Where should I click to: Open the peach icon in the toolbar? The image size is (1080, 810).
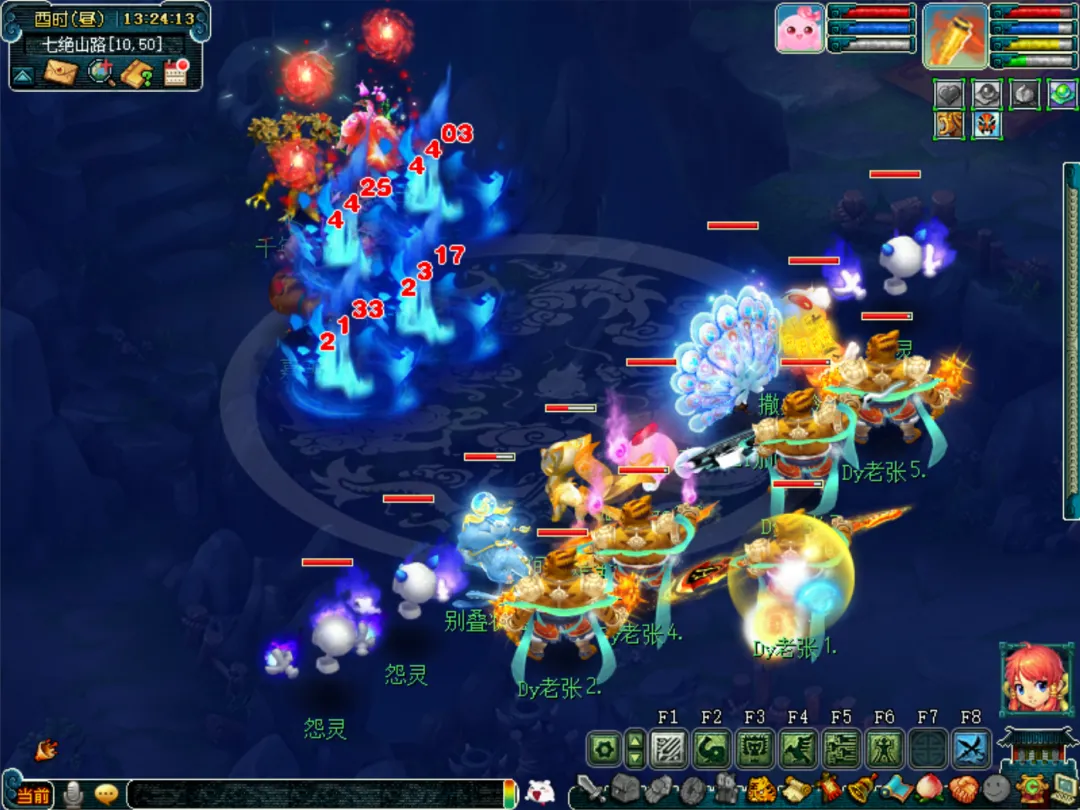coord(927,790)
